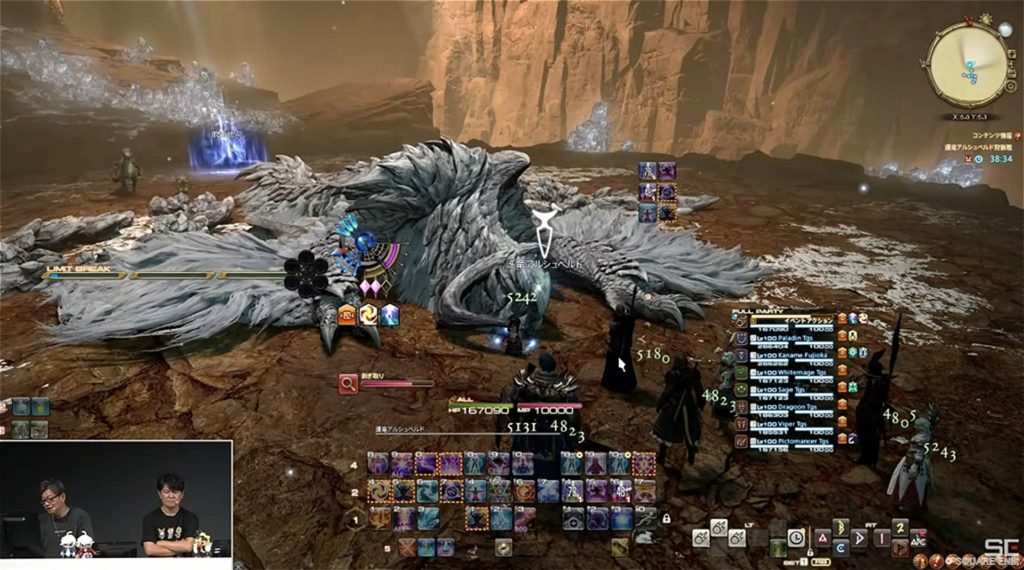Place the waymark C marker

click(840, 547)
